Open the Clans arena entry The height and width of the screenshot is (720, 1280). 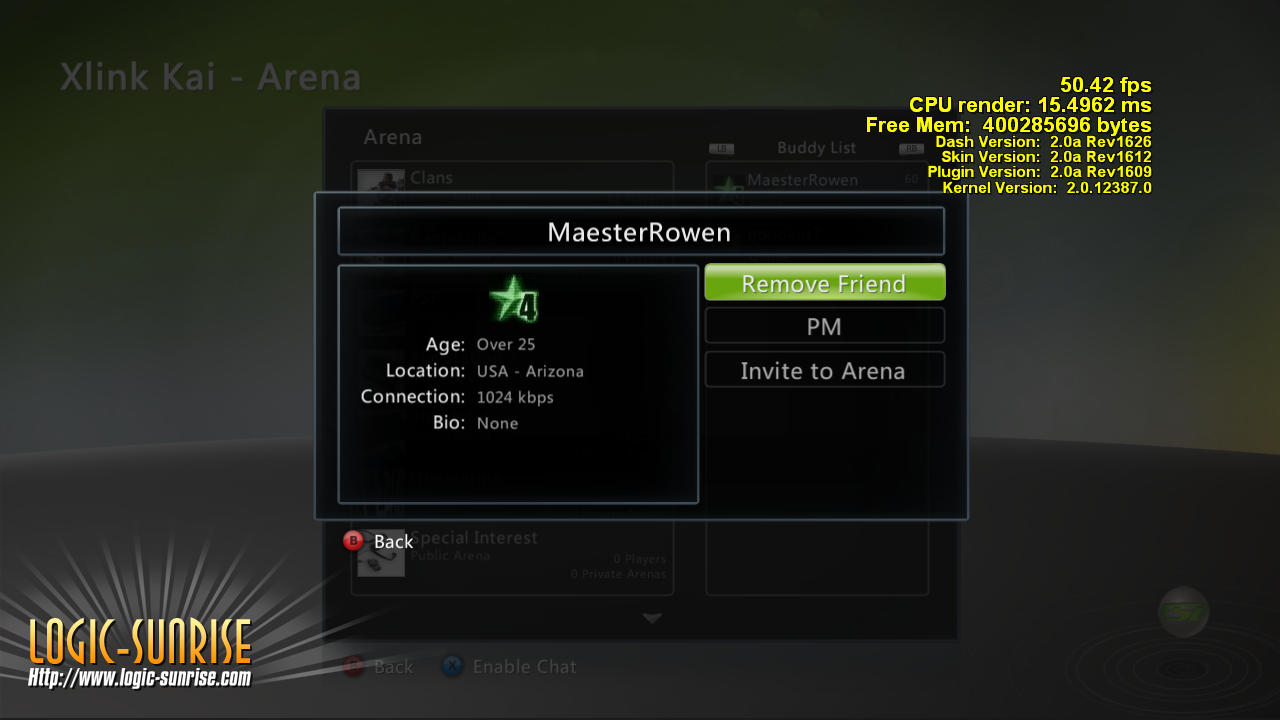(x=511, y=178)
